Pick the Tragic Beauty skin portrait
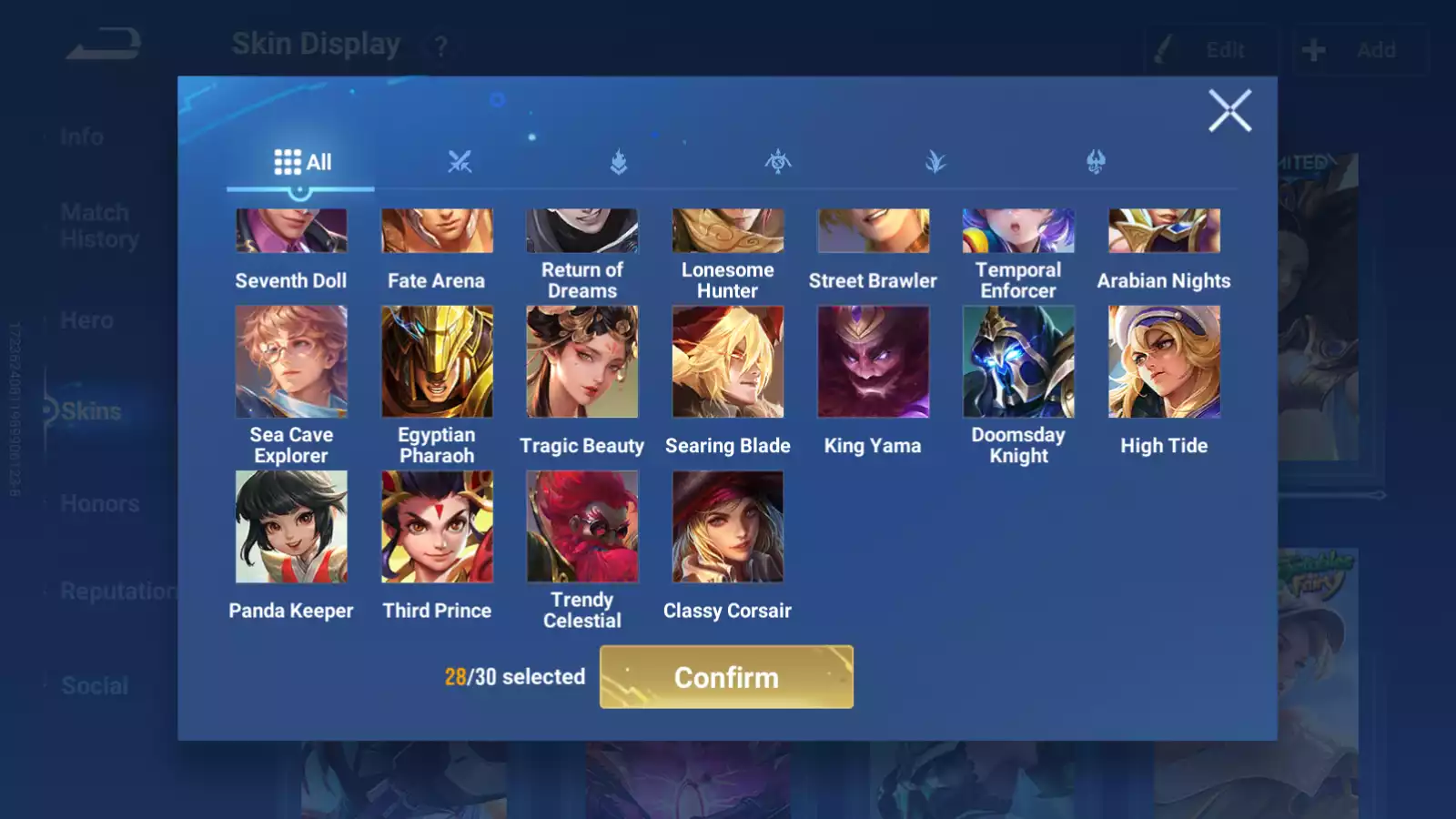The width and height of the screenshot is (1456, 819). click(582, 362)
